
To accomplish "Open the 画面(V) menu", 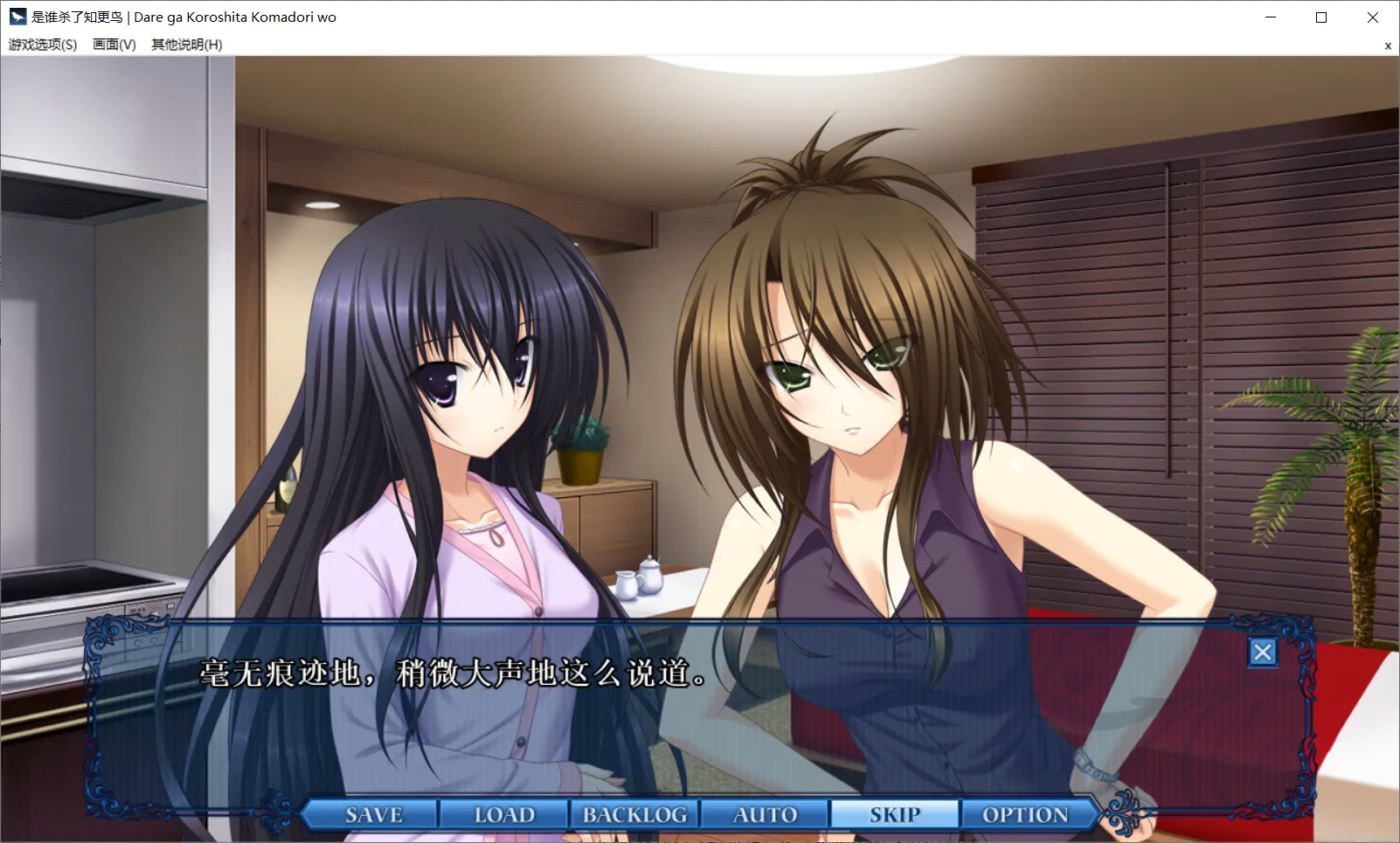I will [114, 45].
